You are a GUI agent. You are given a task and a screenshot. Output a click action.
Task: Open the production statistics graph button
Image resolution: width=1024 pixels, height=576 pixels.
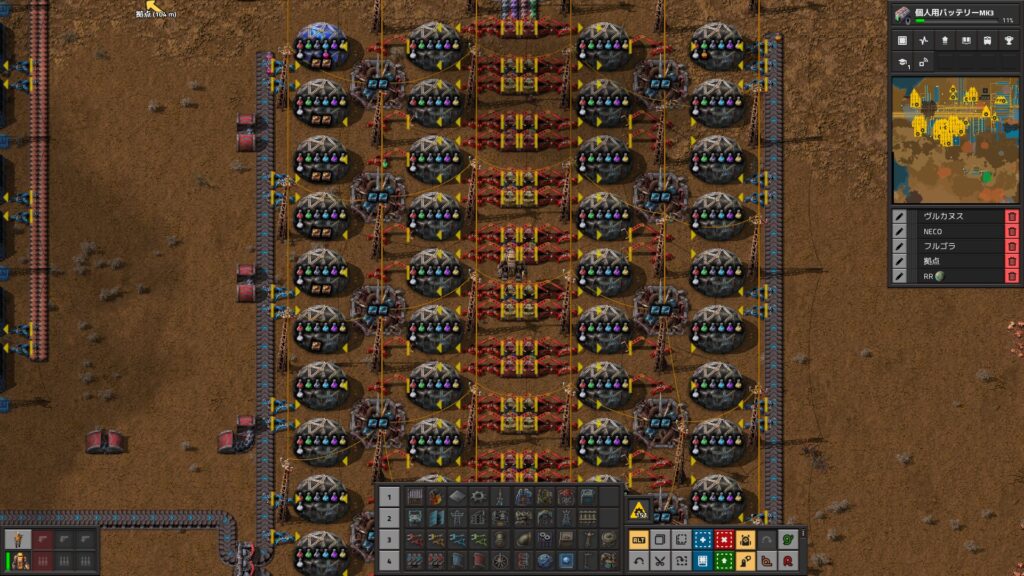(923, 41)
